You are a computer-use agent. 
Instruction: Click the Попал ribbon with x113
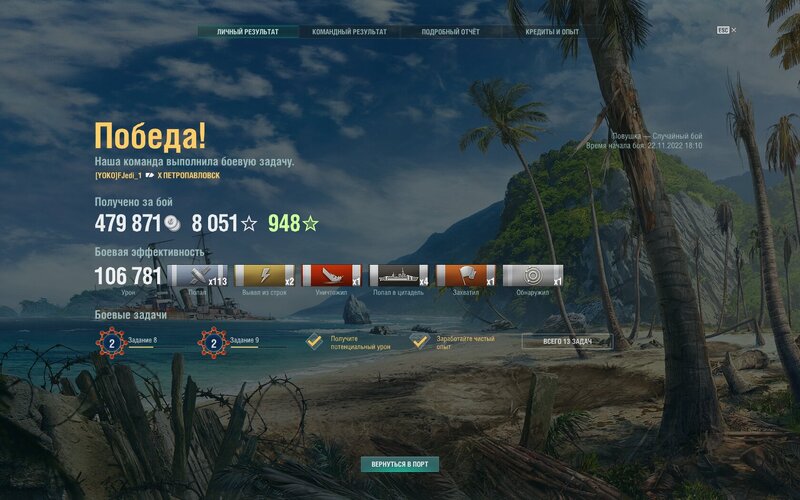(x=198, y=276)
